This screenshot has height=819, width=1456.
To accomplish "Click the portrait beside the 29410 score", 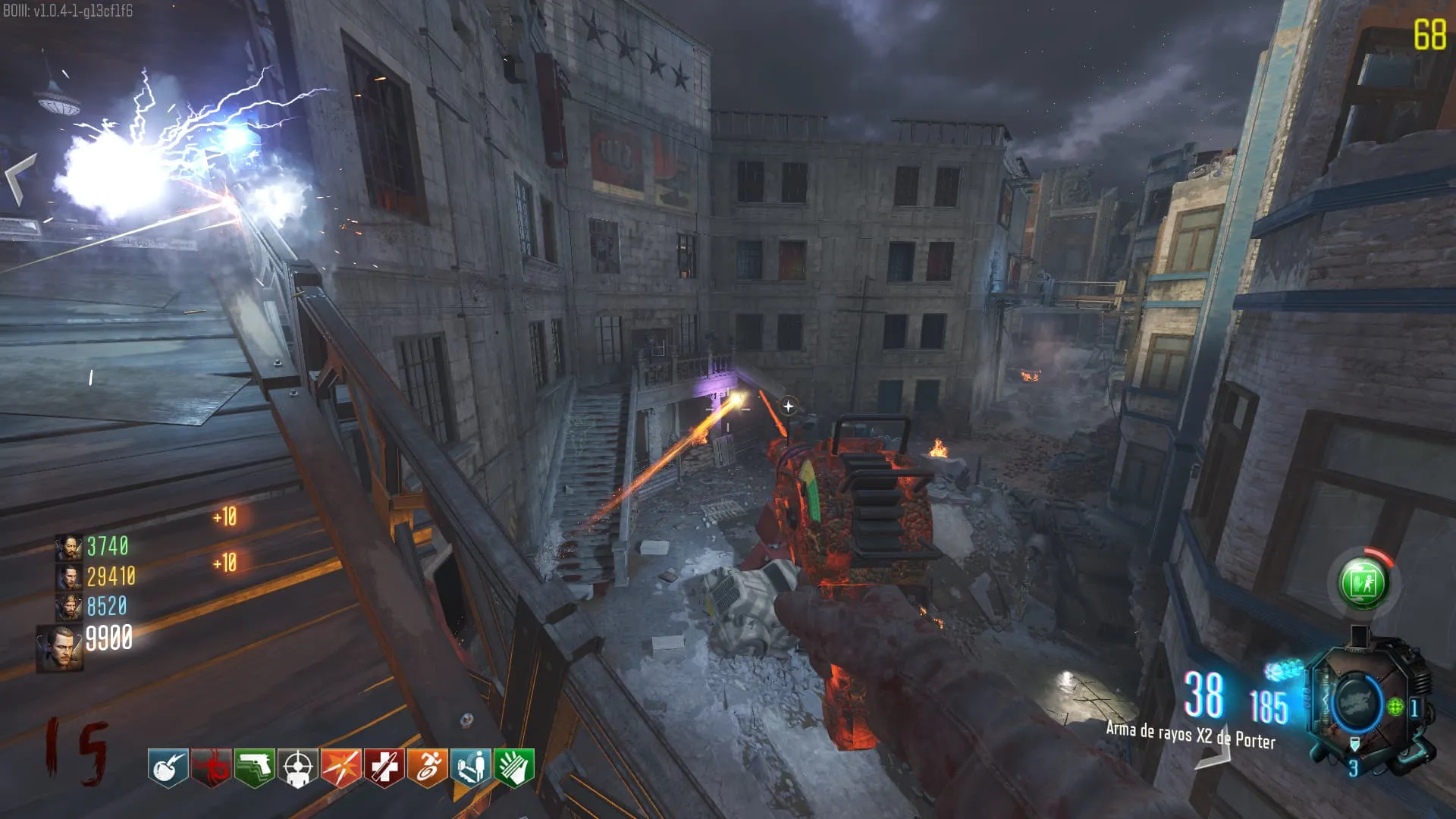I will pyautogui.click(x=68, y=577).
